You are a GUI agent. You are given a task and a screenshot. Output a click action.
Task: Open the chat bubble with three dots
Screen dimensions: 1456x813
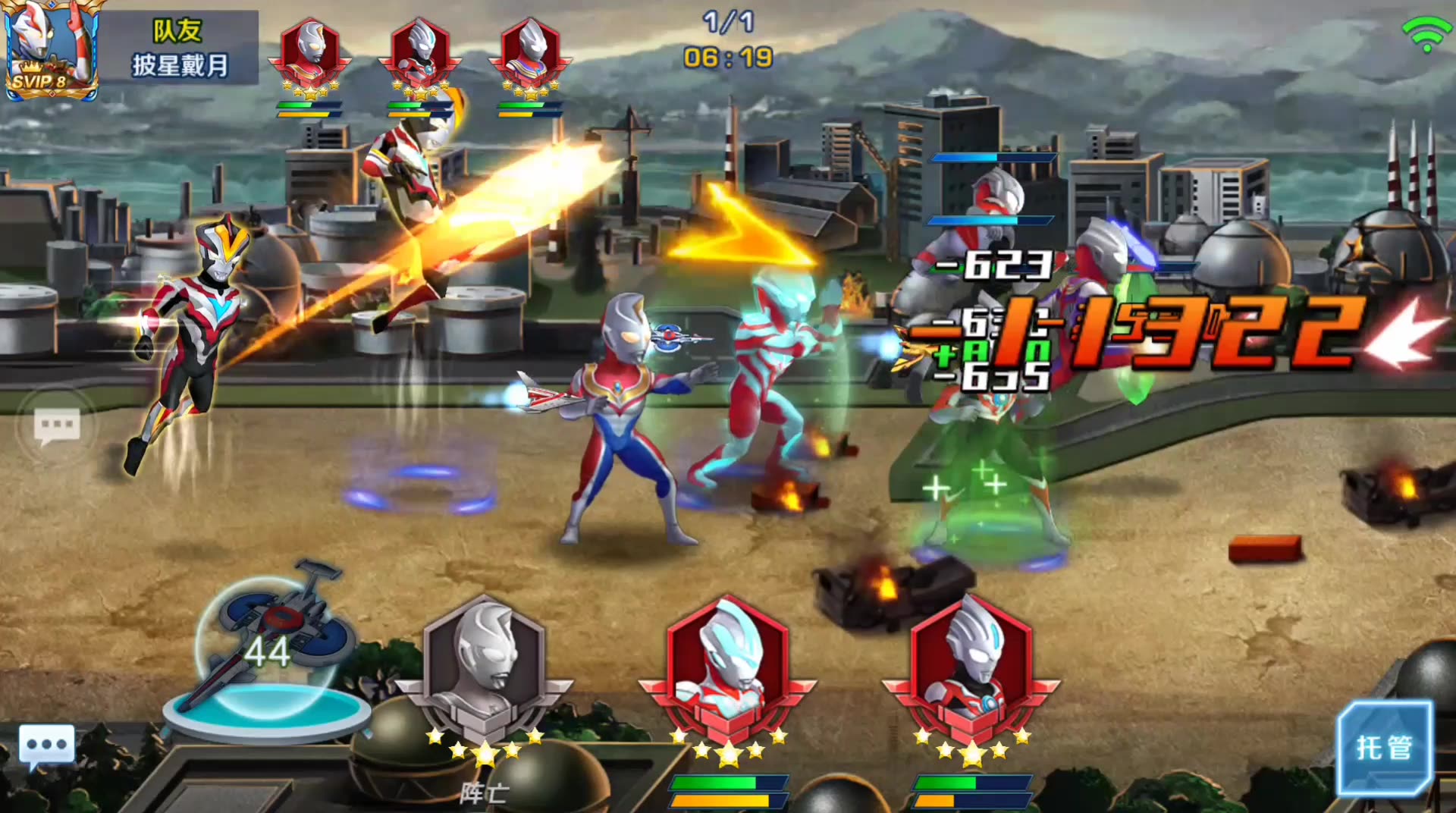point(47,745)
